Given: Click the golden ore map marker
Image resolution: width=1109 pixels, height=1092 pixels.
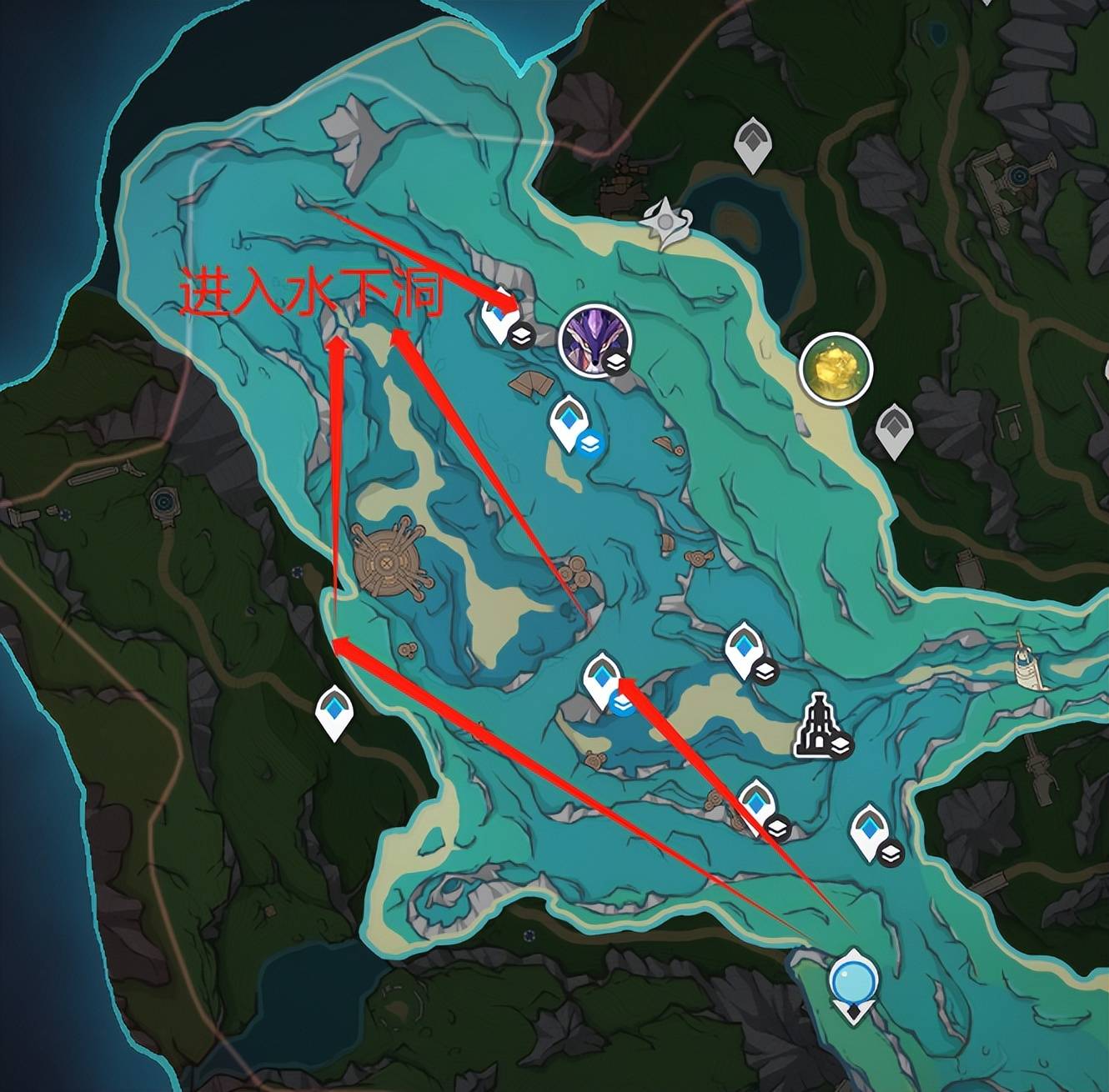Looking at the screenshot, I should pyautogui.click(x=836, y=368).
